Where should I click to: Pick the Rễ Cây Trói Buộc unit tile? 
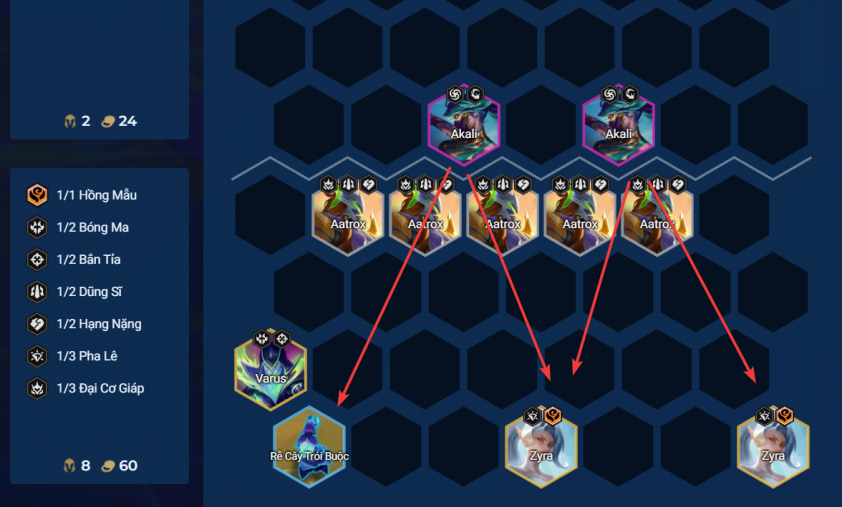[x=309, y=448]
